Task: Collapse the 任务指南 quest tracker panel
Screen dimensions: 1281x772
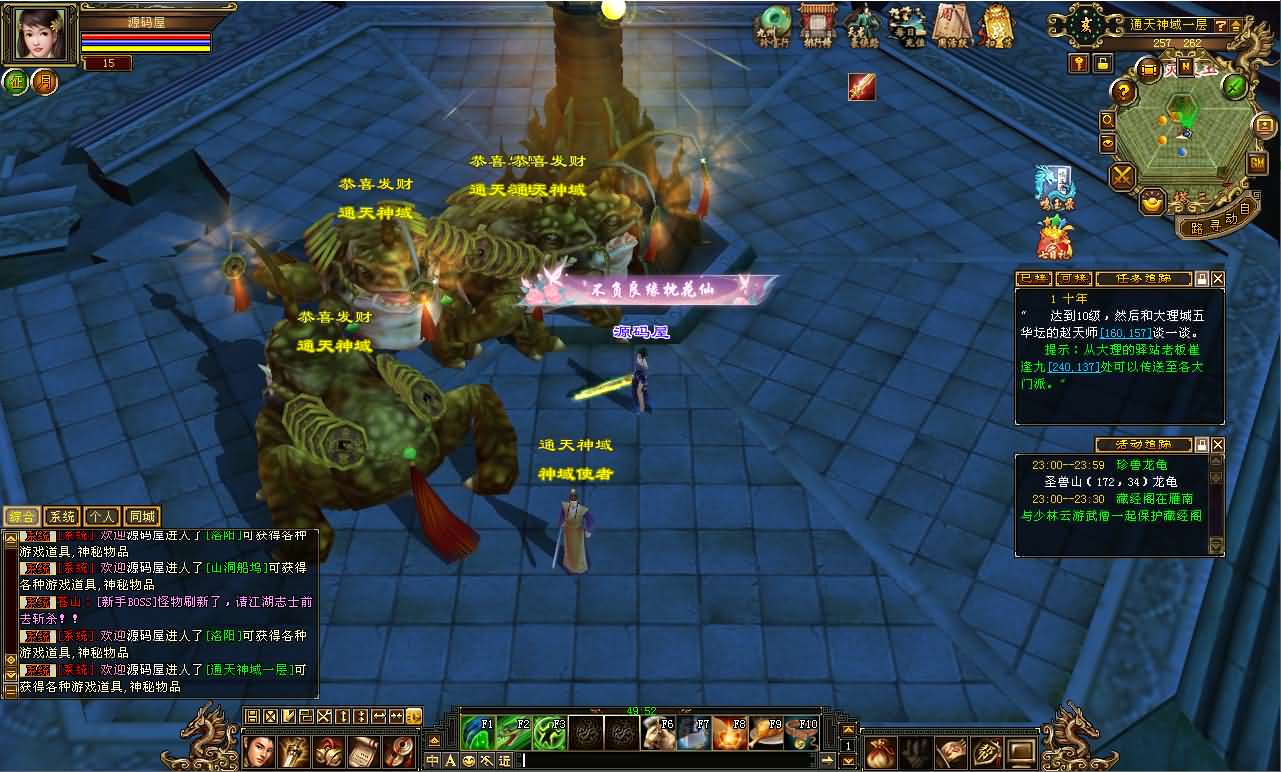Action: pos(1202,278)
